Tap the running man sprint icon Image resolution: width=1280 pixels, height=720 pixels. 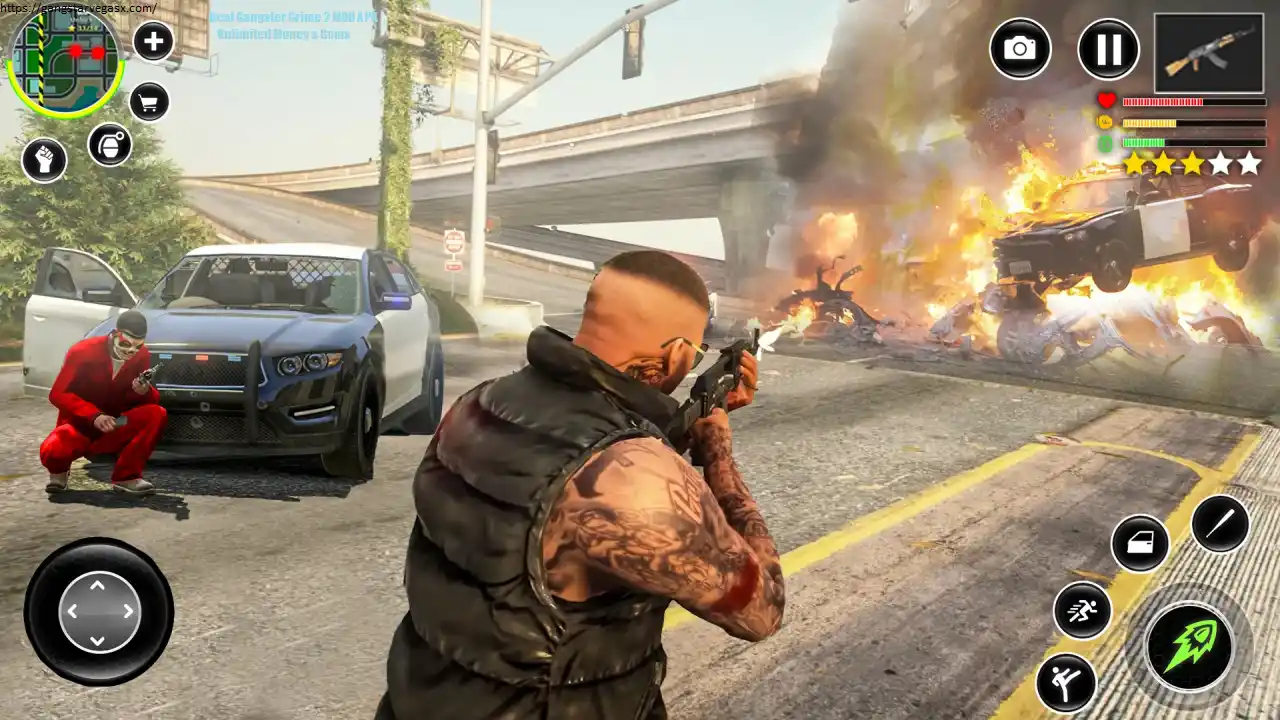click(x=1081, y=611)
